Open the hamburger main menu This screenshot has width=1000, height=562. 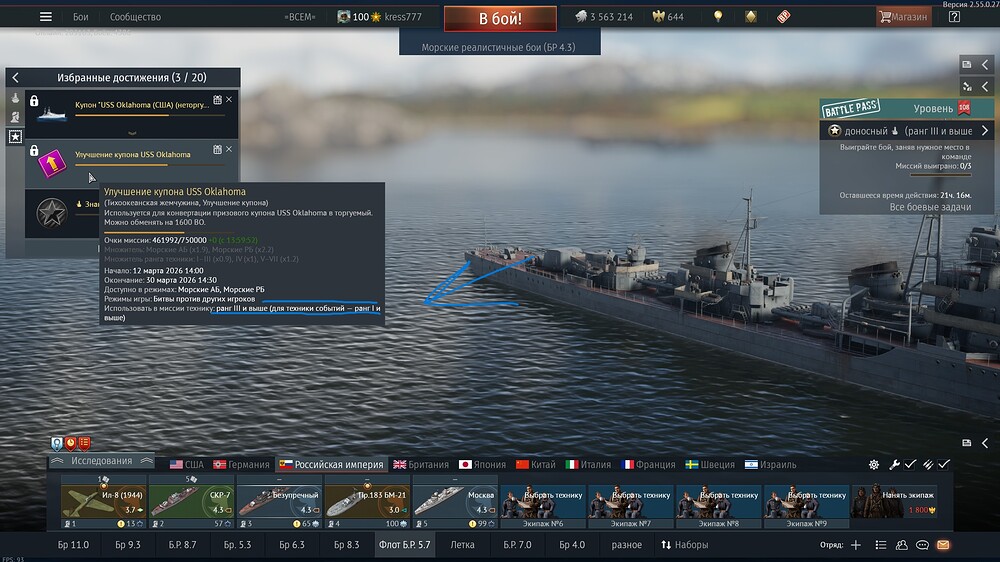[45, 17]
